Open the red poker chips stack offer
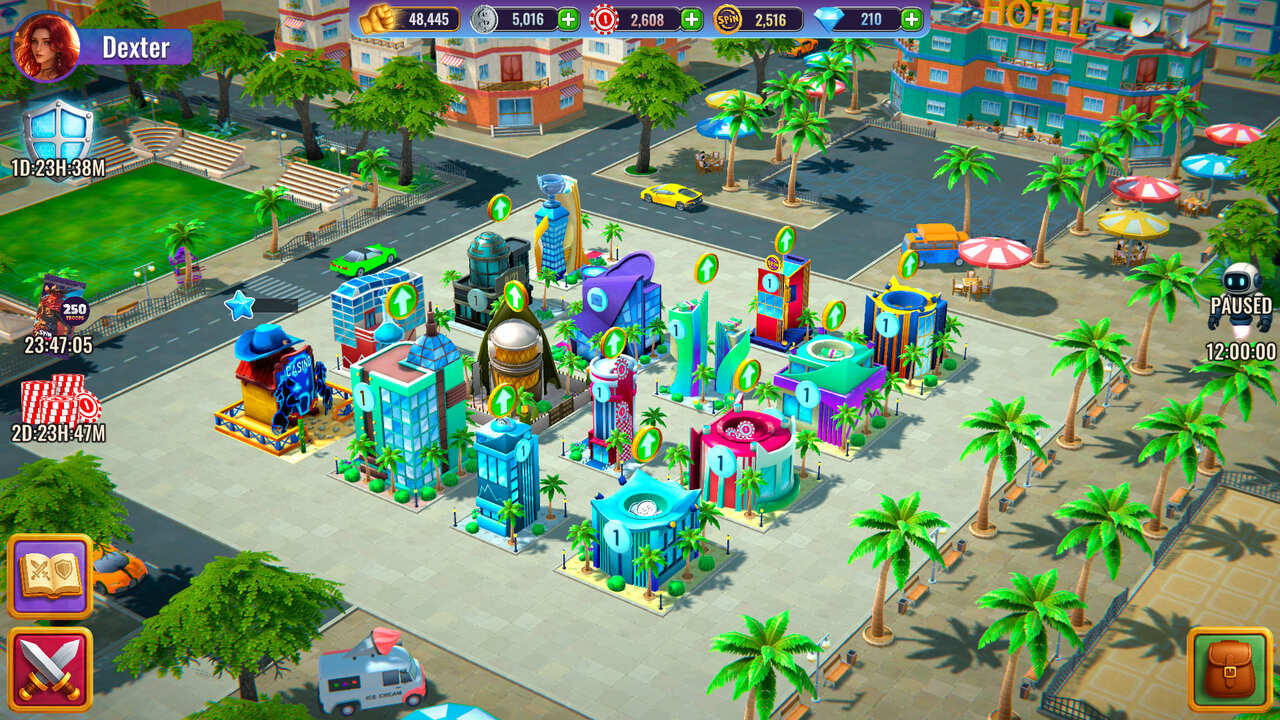 60,400
